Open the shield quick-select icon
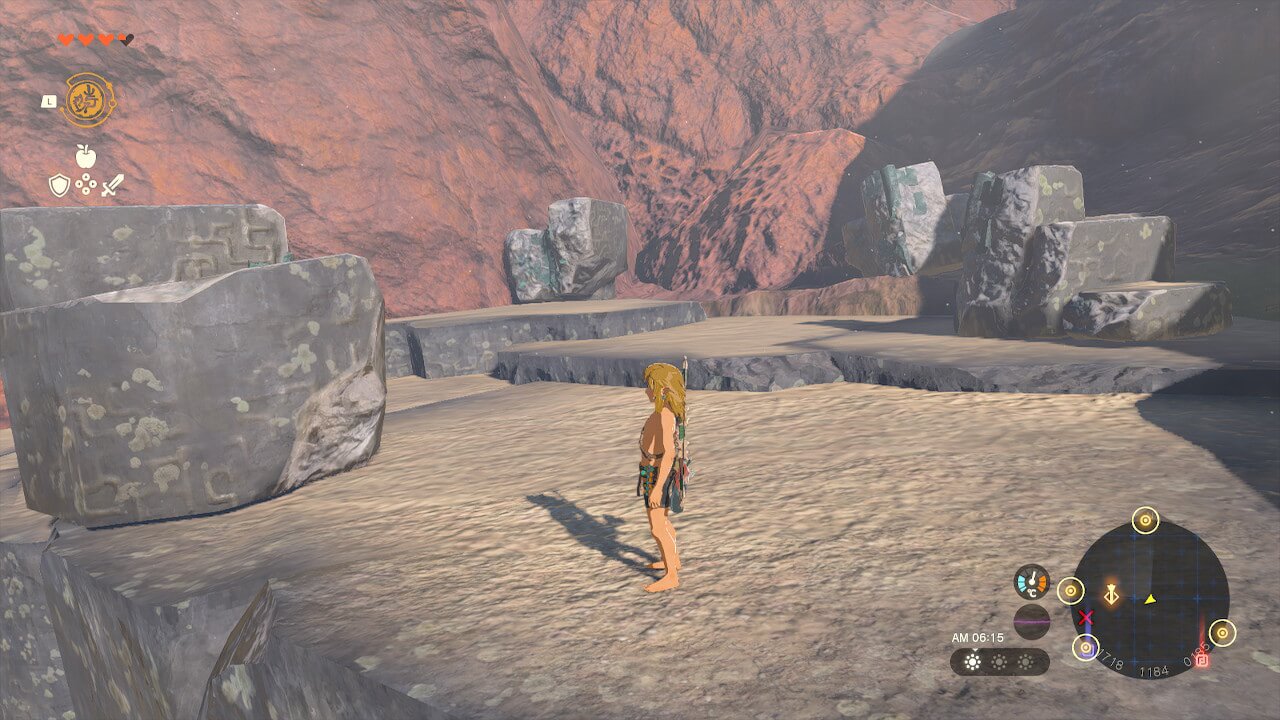 (x=60, y=185)
